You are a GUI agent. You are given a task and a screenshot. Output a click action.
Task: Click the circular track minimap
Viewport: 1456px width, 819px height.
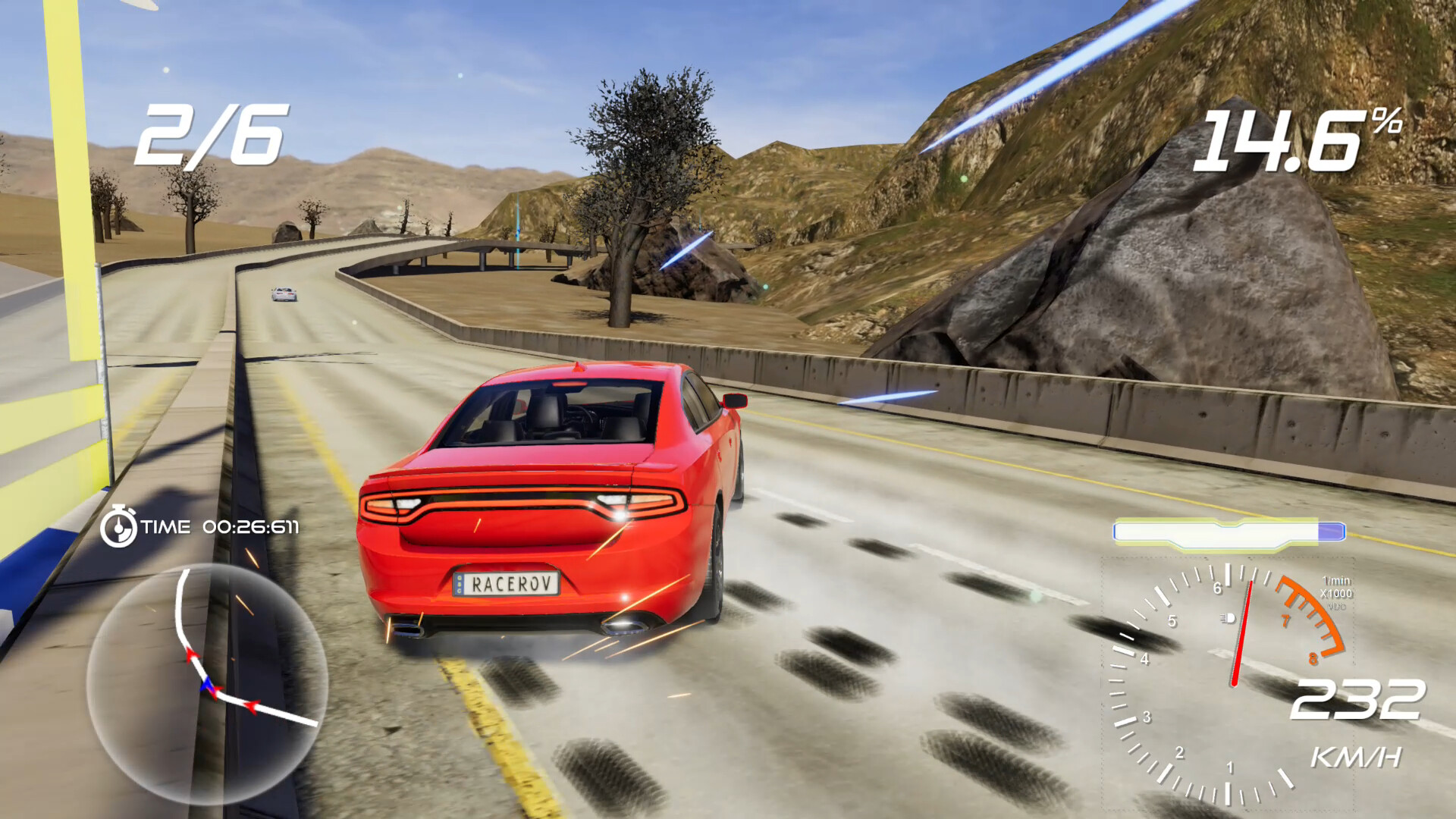(207, 683)
